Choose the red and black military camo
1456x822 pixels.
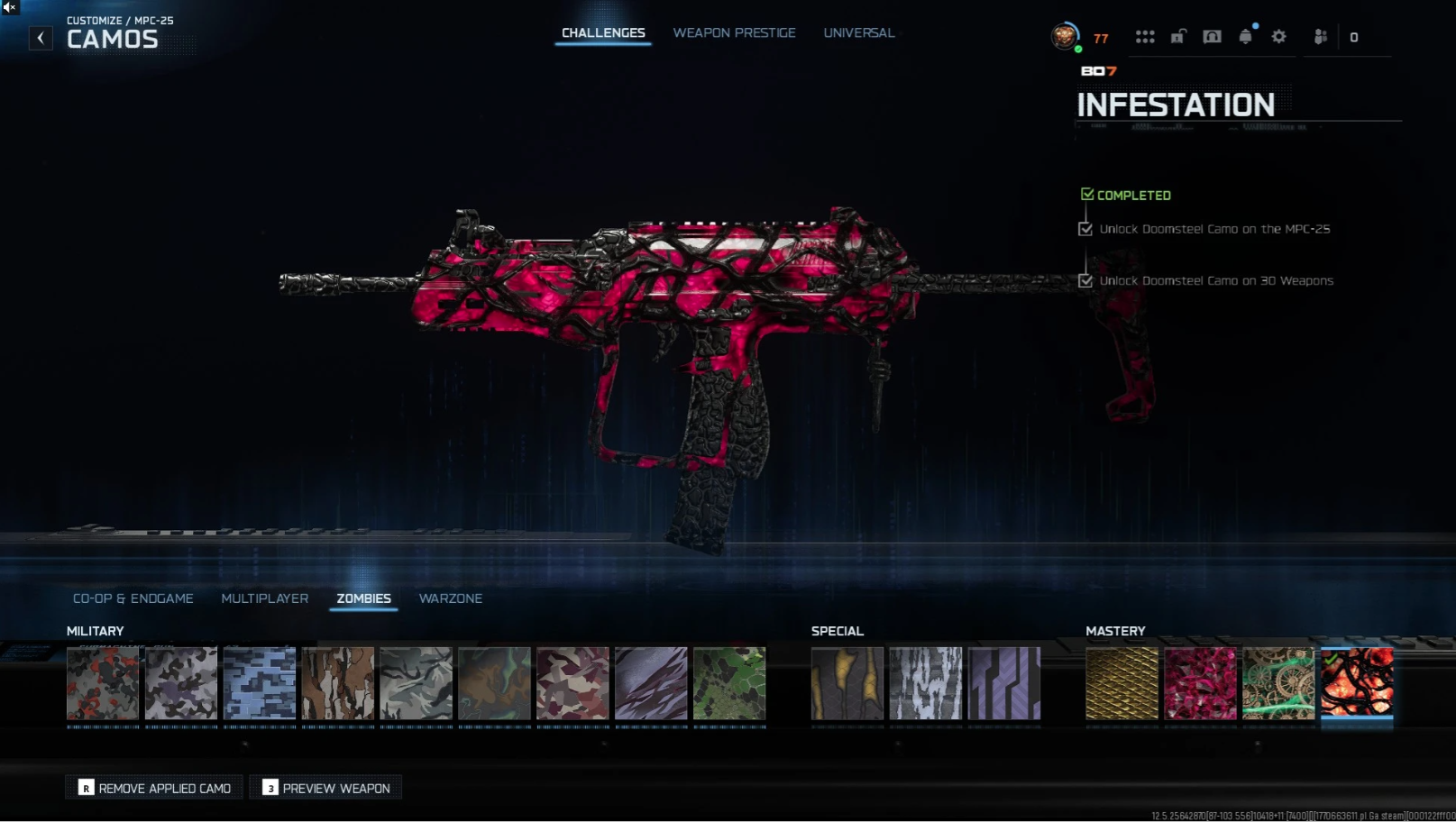click(x=103, y=683)
